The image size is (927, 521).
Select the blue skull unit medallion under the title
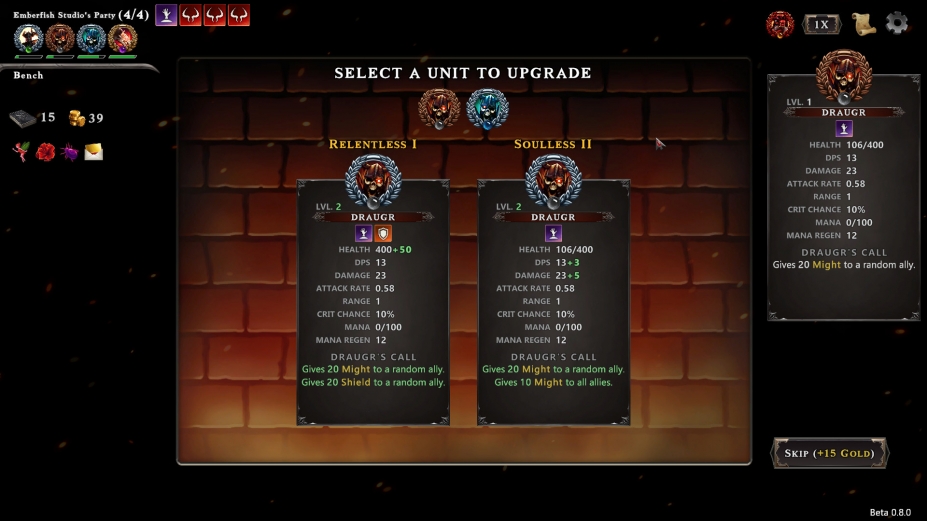tap(487, 107)
